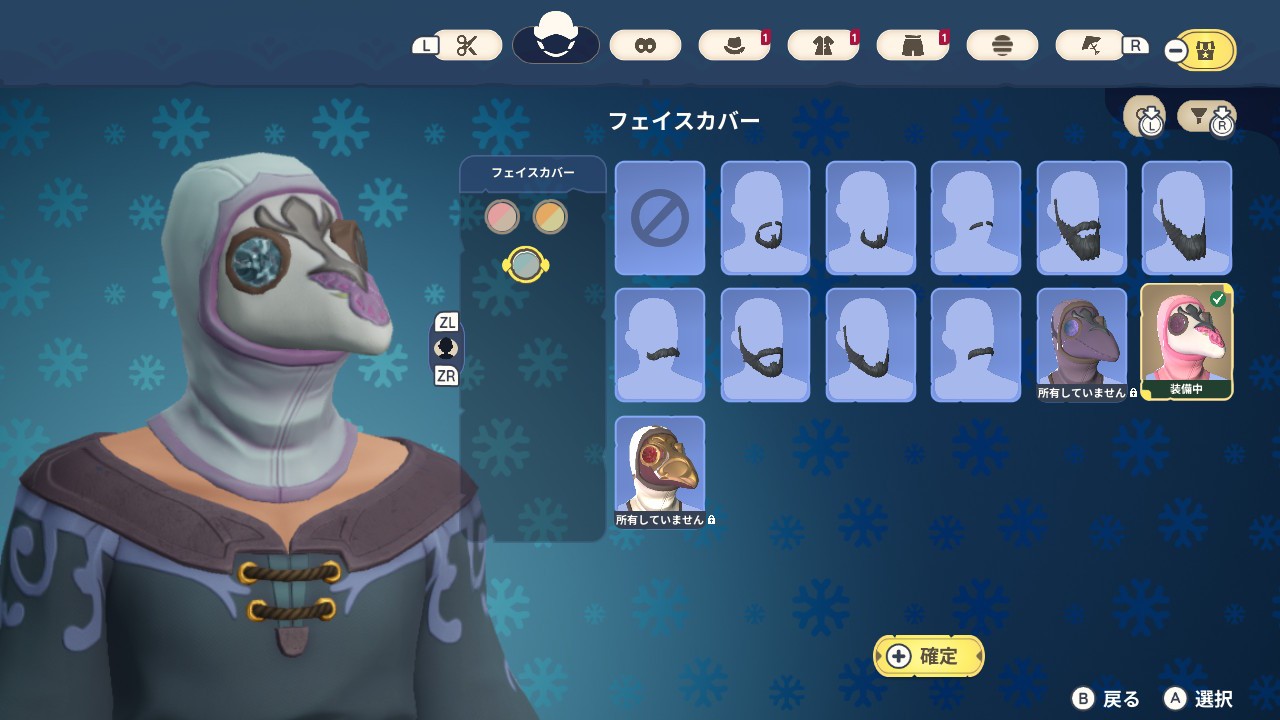Screen dimensions: 1280x720
Task: Switch to the hairstyle scissors tab
Action: coord(468,45)
